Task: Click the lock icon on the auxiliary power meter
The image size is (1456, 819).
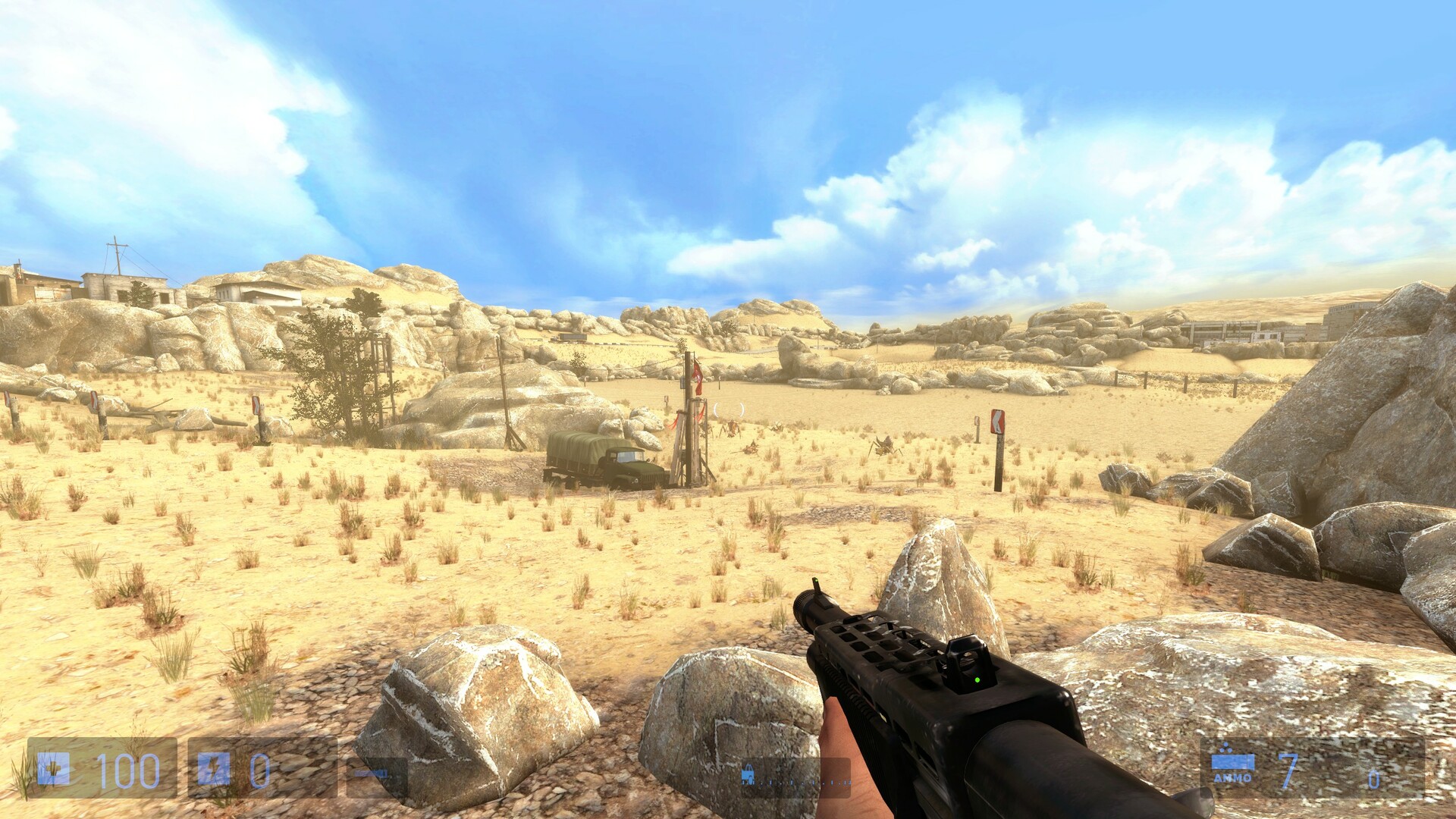Action: click(748, 774)
